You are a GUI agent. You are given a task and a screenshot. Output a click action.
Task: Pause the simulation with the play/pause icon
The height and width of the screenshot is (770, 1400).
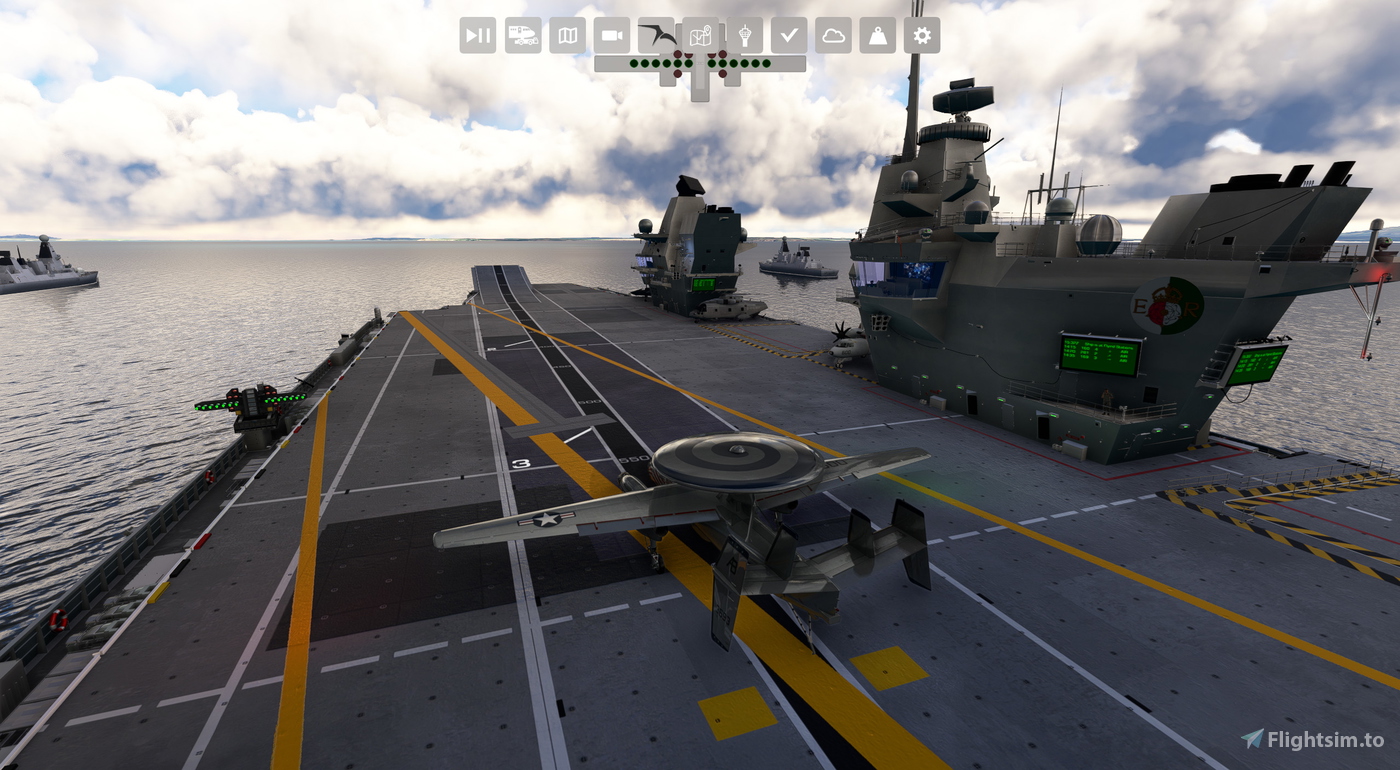(476, 35)
